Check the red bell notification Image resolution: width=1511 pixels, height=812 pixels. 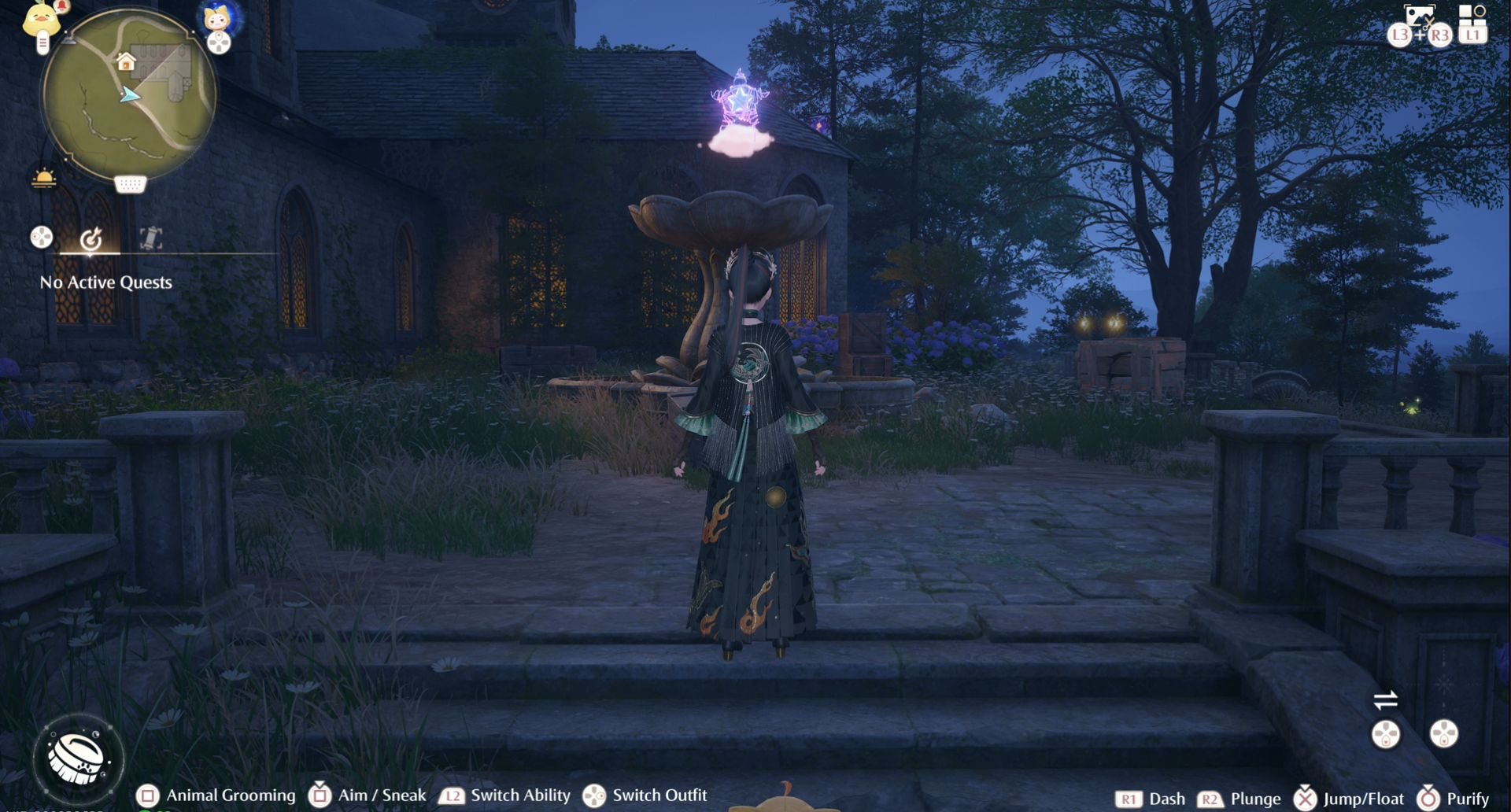(62, 7)
